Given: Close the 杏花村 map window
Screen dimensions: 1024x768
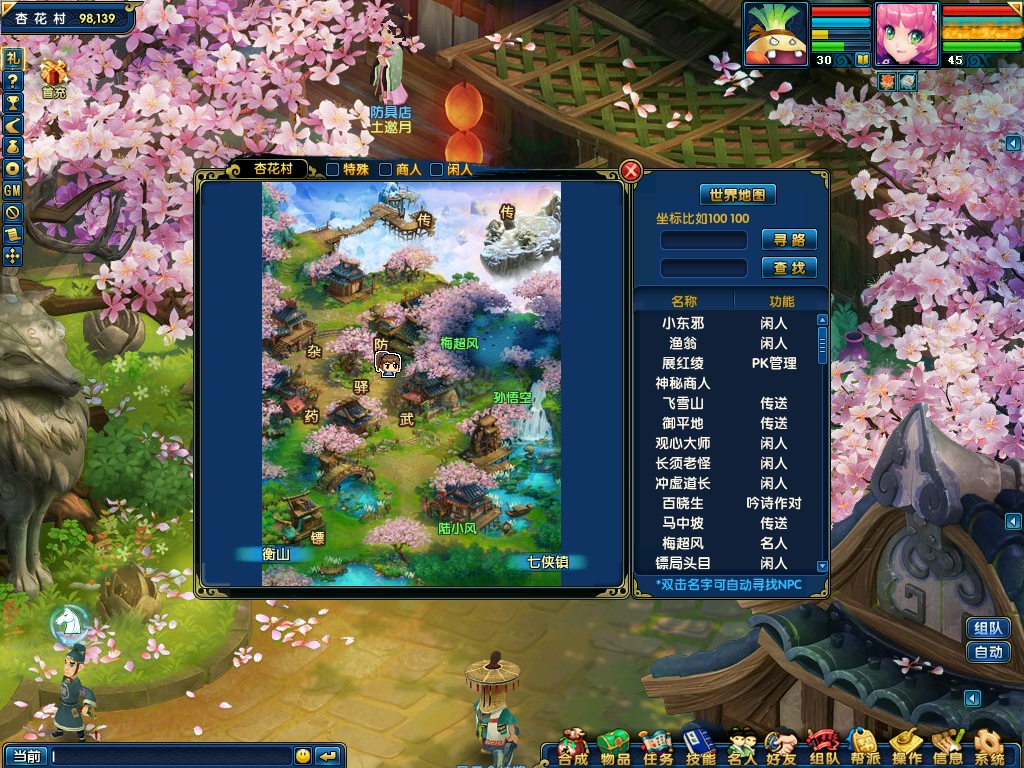Looking at the screenshot, I should pyautogui.click(x=631, y=171).
